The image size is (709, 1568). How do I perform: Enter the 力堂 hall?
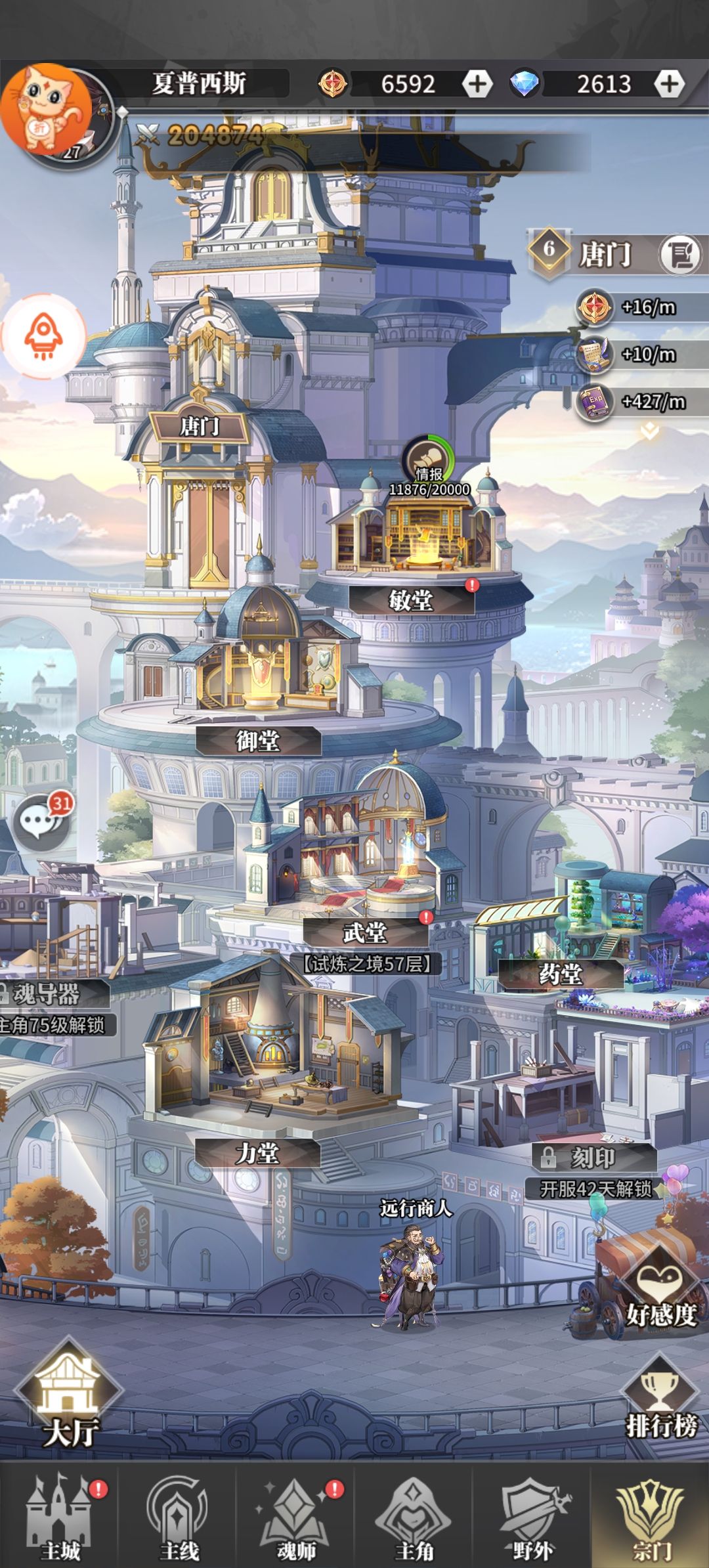[257, 1153]
